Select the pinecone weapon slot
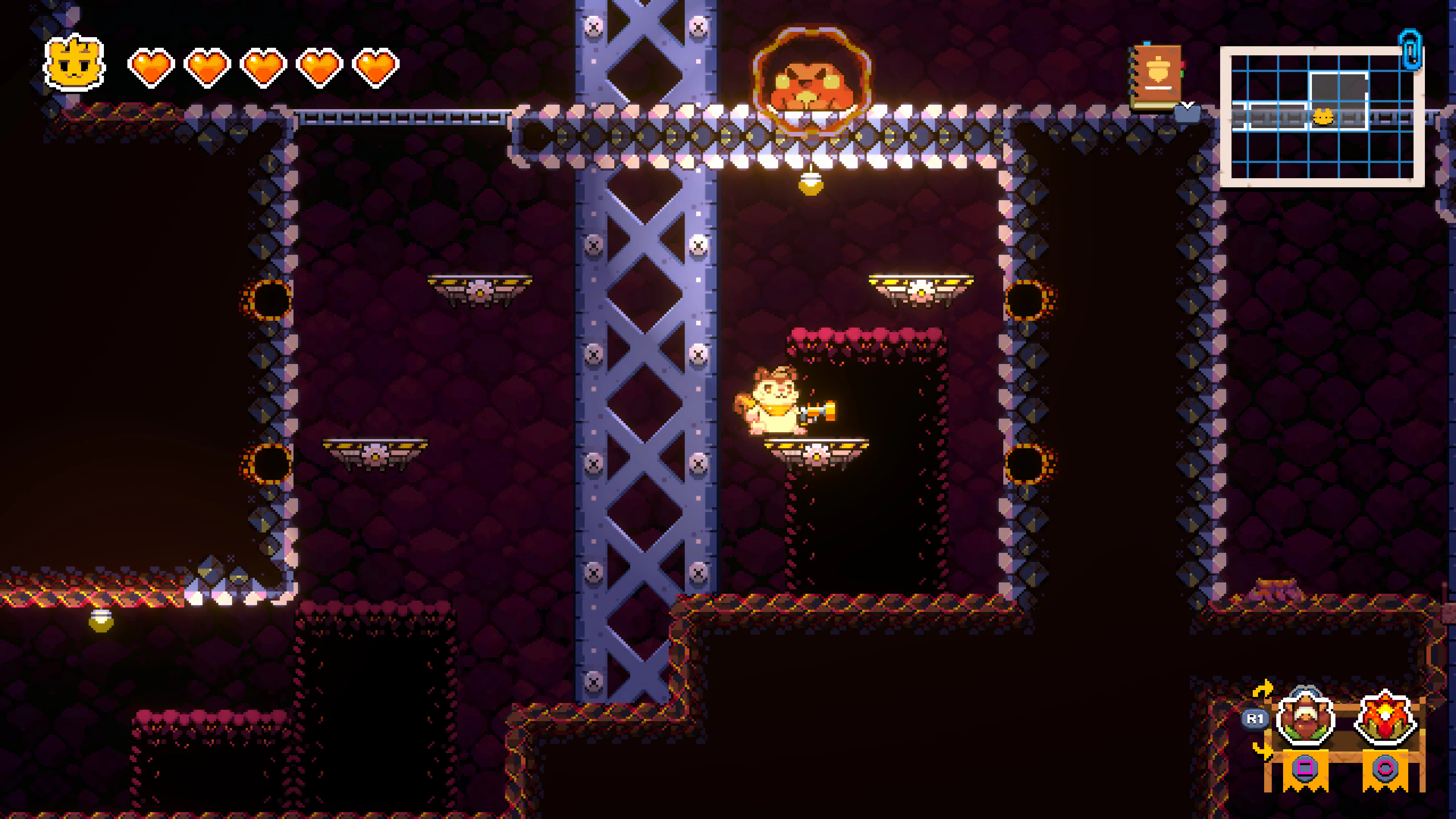Screen dimensions: 1456x819 [1305, 721]
